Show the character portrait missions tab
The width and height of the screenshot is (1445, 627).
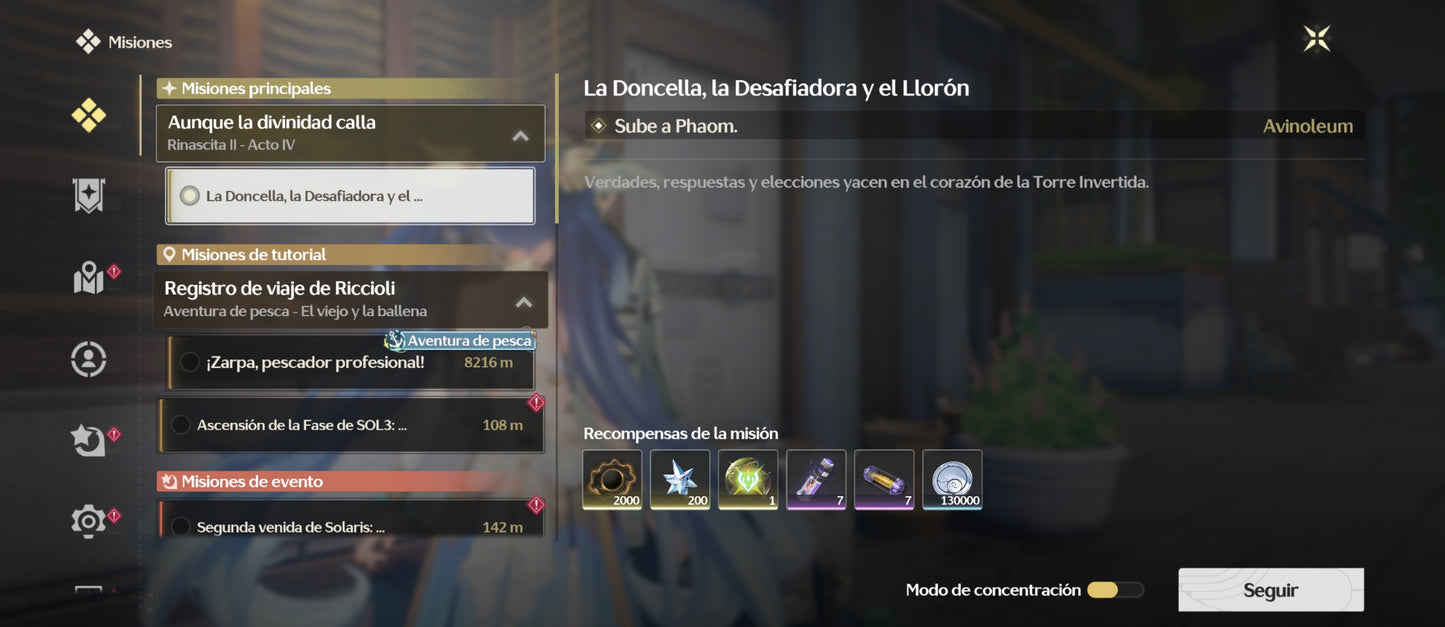tap(89, 359)
